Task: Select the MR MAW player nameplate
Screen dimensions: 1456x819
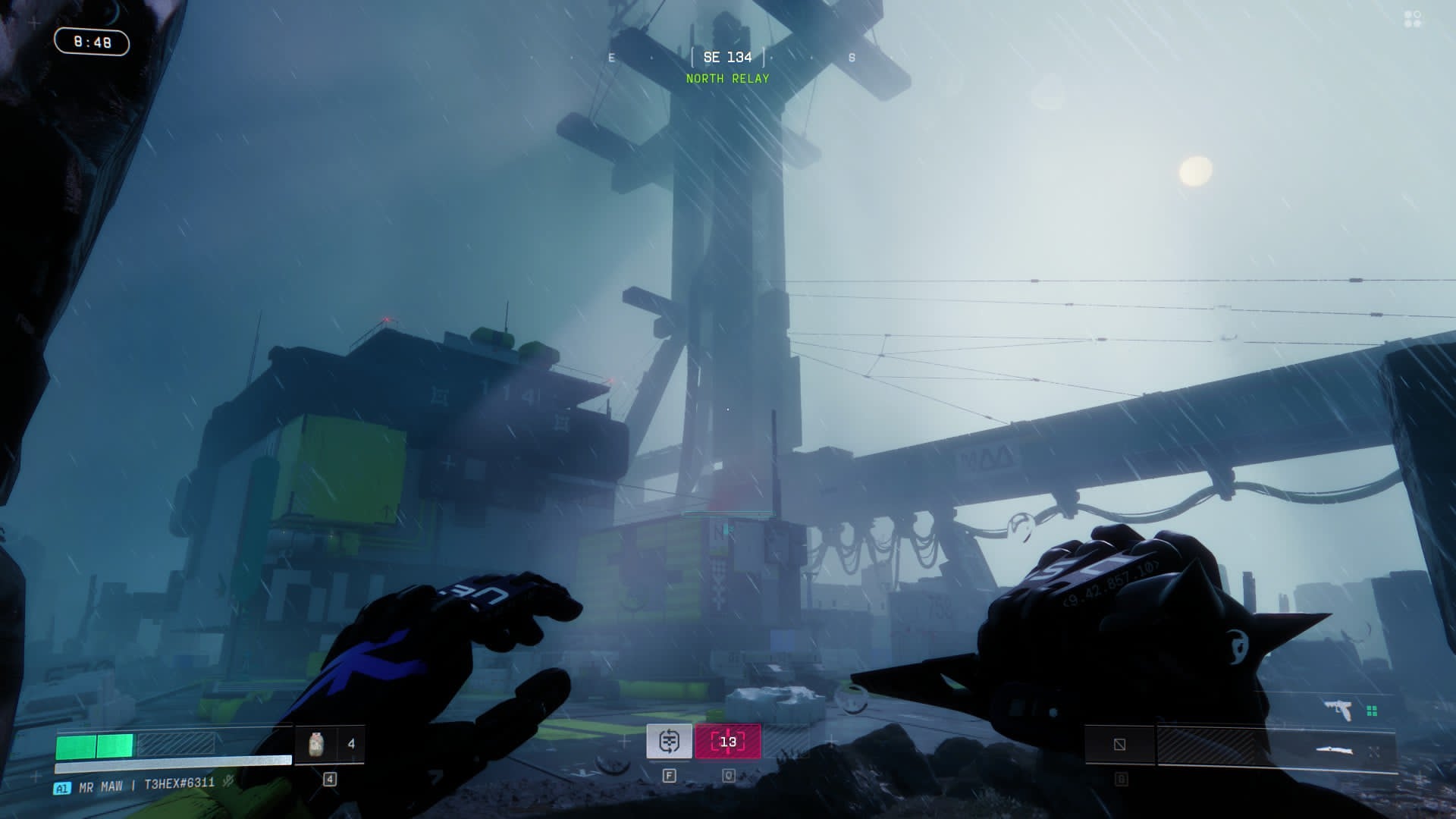Action: 101,787
